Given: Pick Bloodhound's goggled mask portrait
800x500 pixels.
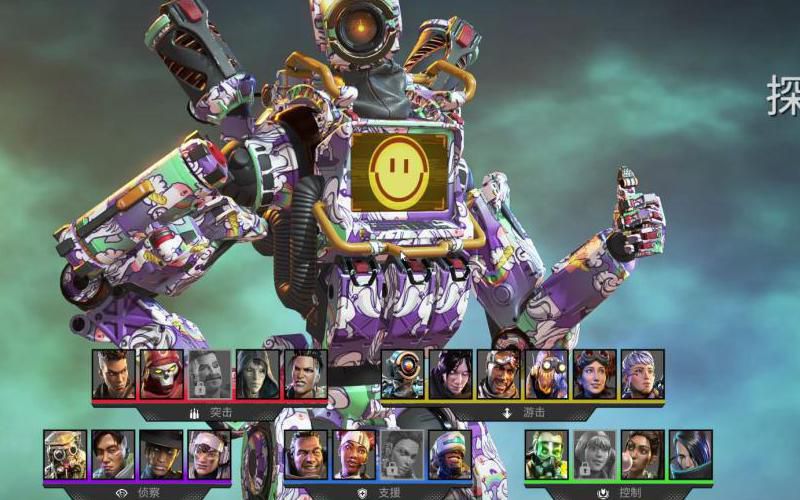Looking at the screenshot, I should pyautogui.click(x=65, y=455).
